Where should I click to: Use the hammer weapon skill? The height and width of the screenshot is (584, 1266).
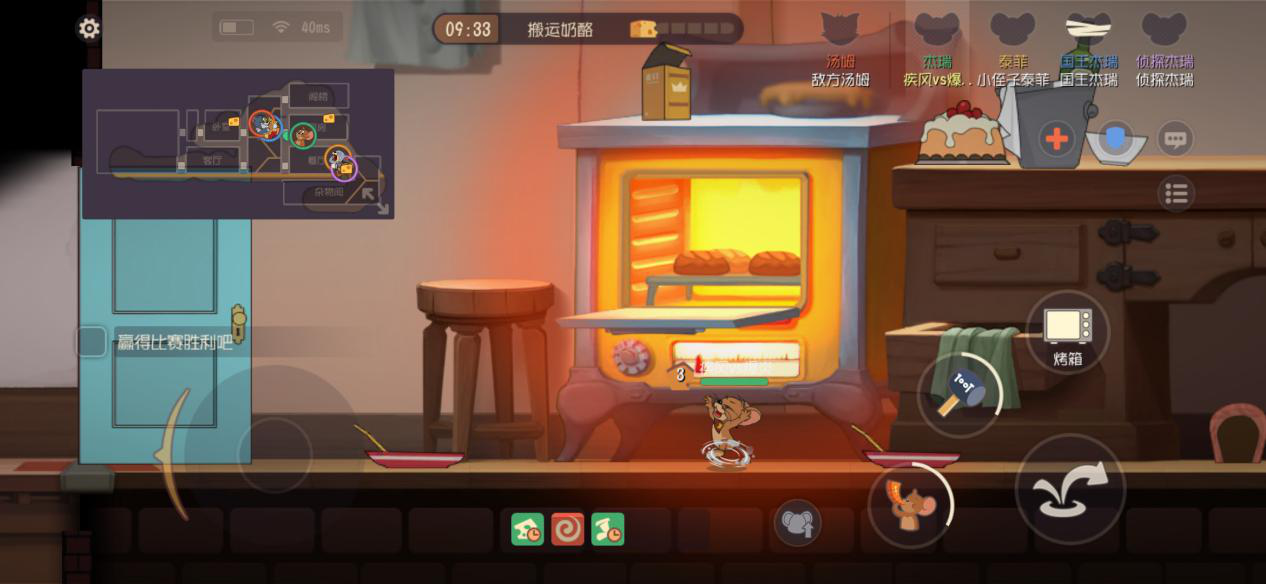[x=958, y=393]
